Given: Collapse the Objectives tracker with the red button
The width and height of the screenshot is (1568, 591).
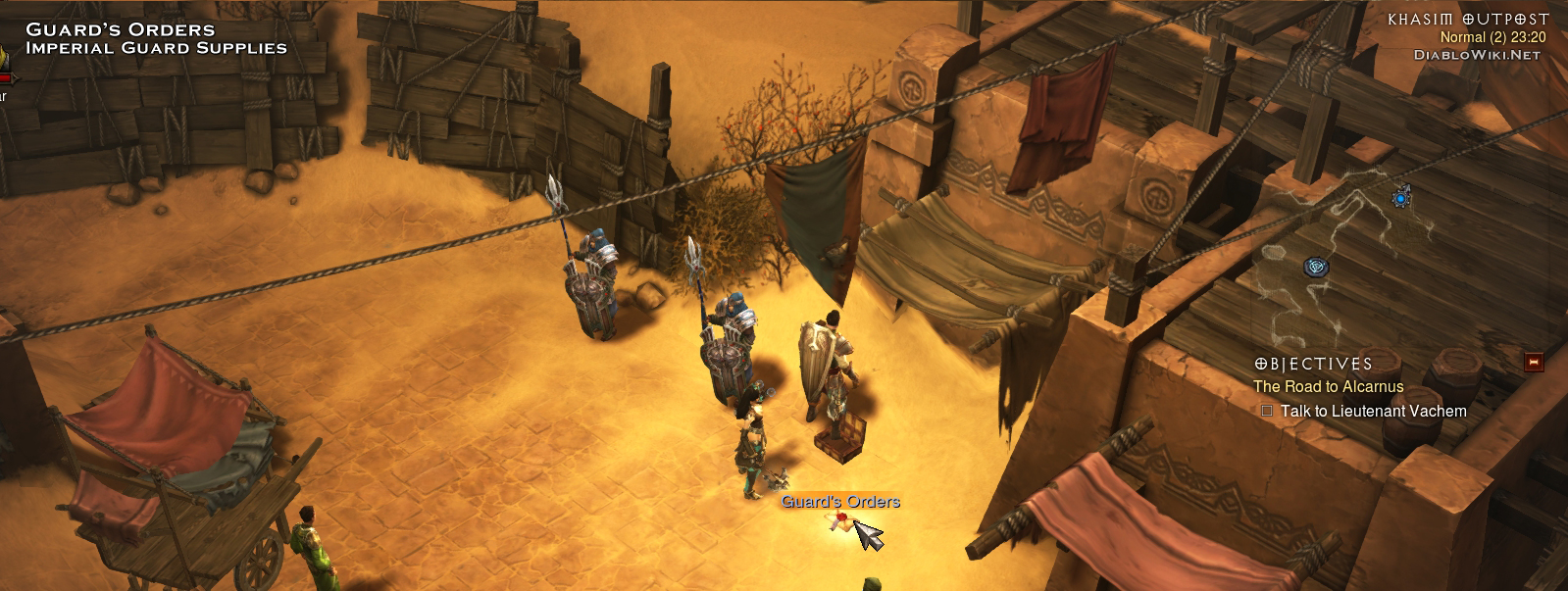Looking at the screenshot, I should (x=1534, y=363).
